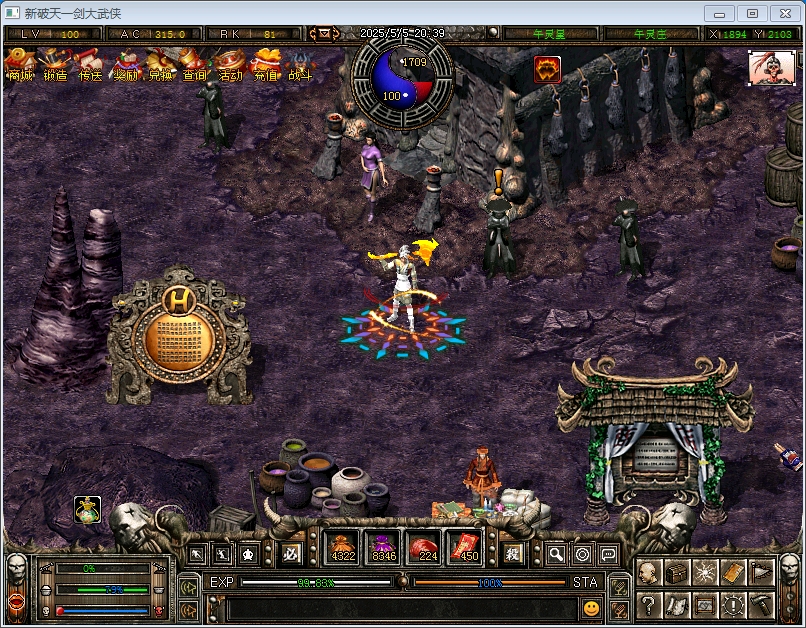Open the 充值 recharge menu

point(265,65)
